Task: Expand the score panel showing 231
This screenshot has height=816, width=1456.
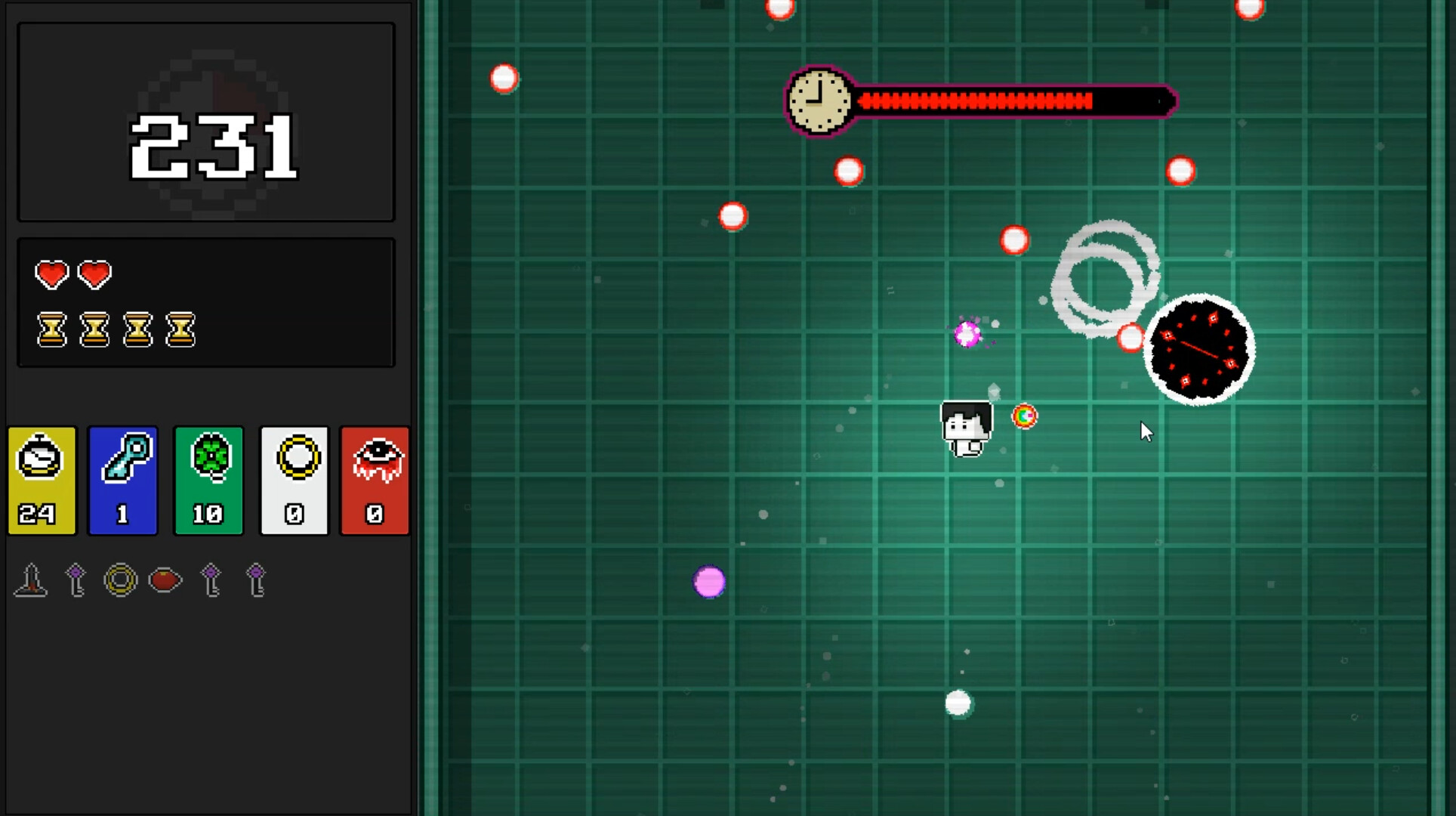Action: click(205, 122)
